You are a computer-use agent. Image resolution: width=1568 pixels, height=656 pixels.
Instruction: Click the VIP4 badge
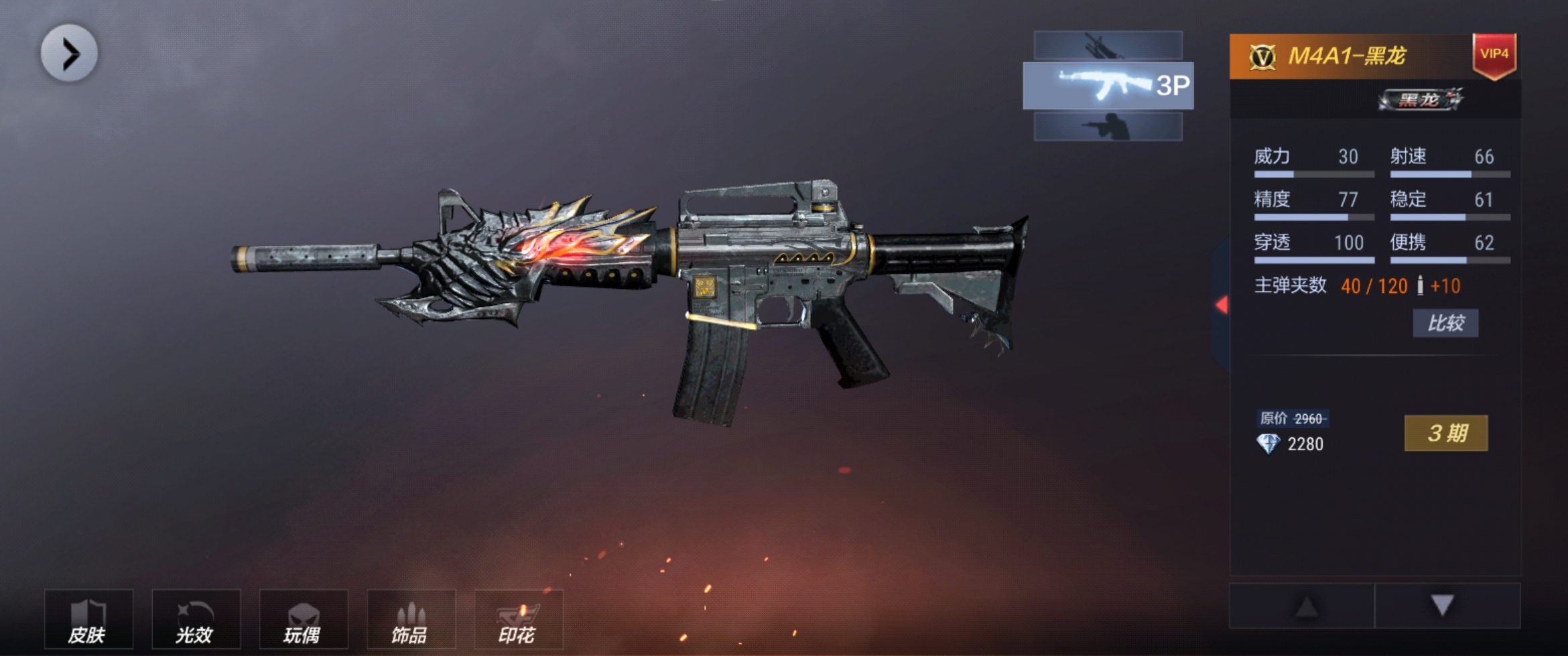coord(1494,54)
